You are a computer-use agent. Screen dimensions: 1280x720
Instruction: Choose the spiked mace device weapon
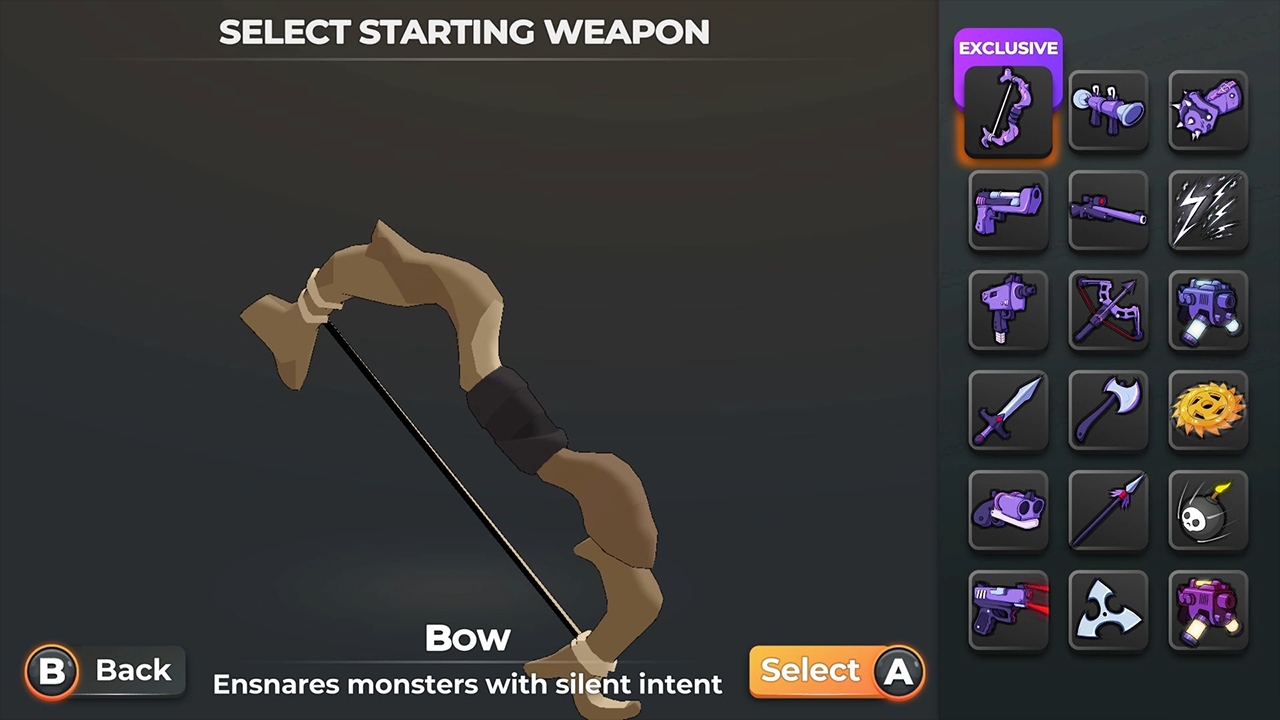point(1208,110)
